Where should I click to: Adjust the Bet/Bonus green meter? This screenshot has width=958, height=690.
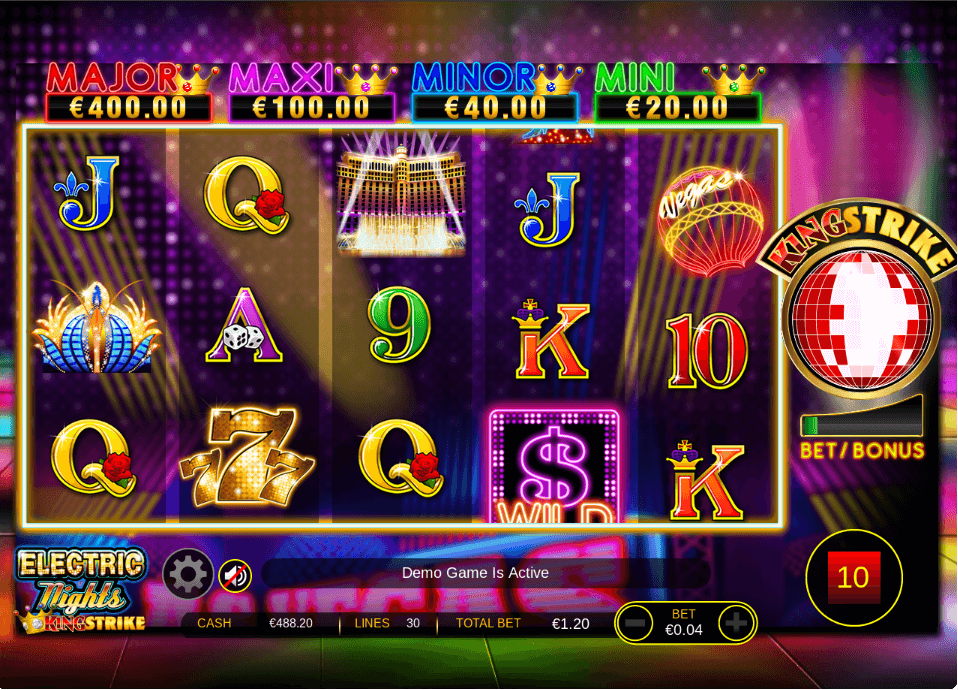pyautogui.click(x=861, y=419)
